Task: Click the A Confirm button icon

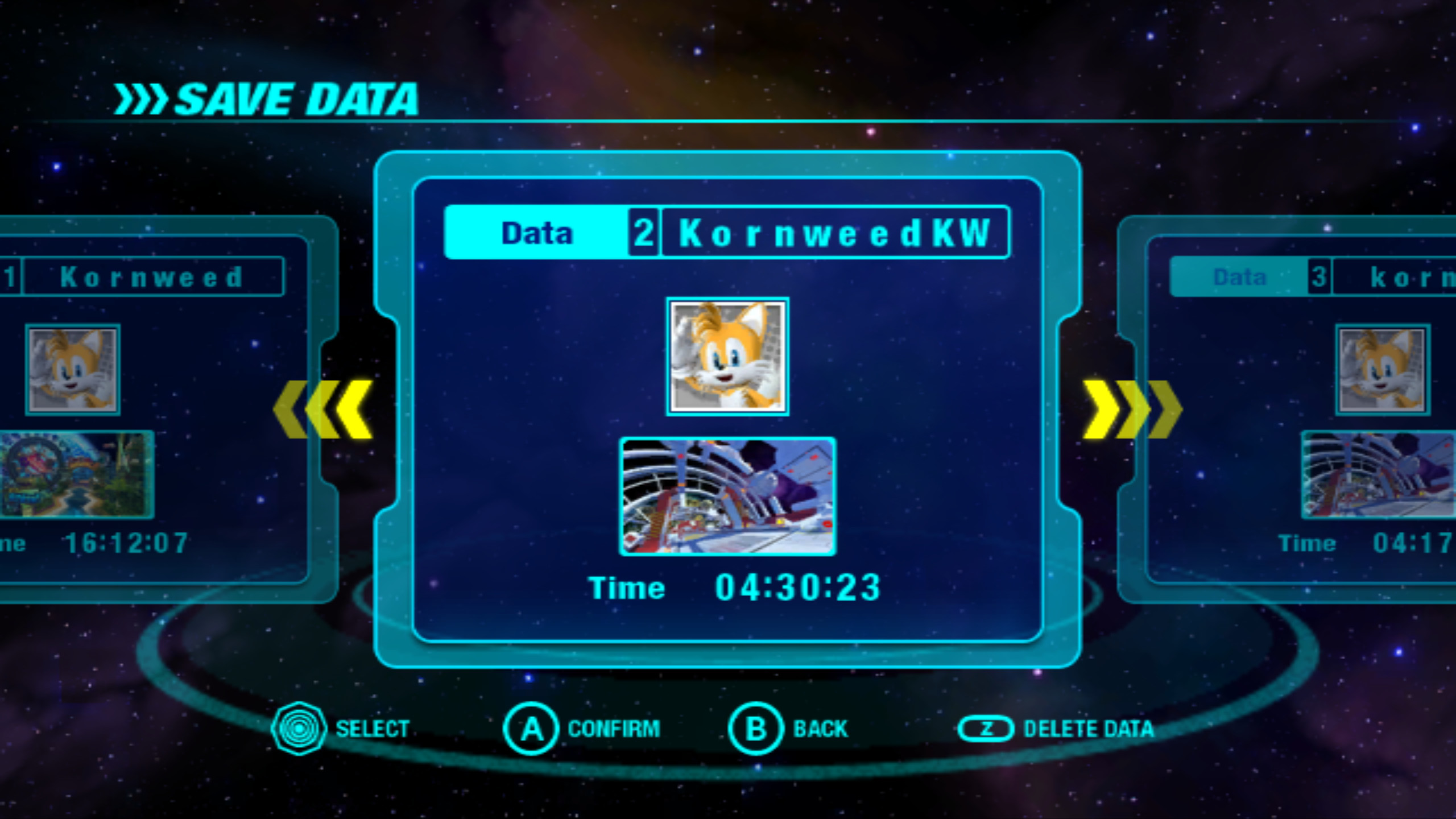Action: pyautogui.click(x=530, y=729)
